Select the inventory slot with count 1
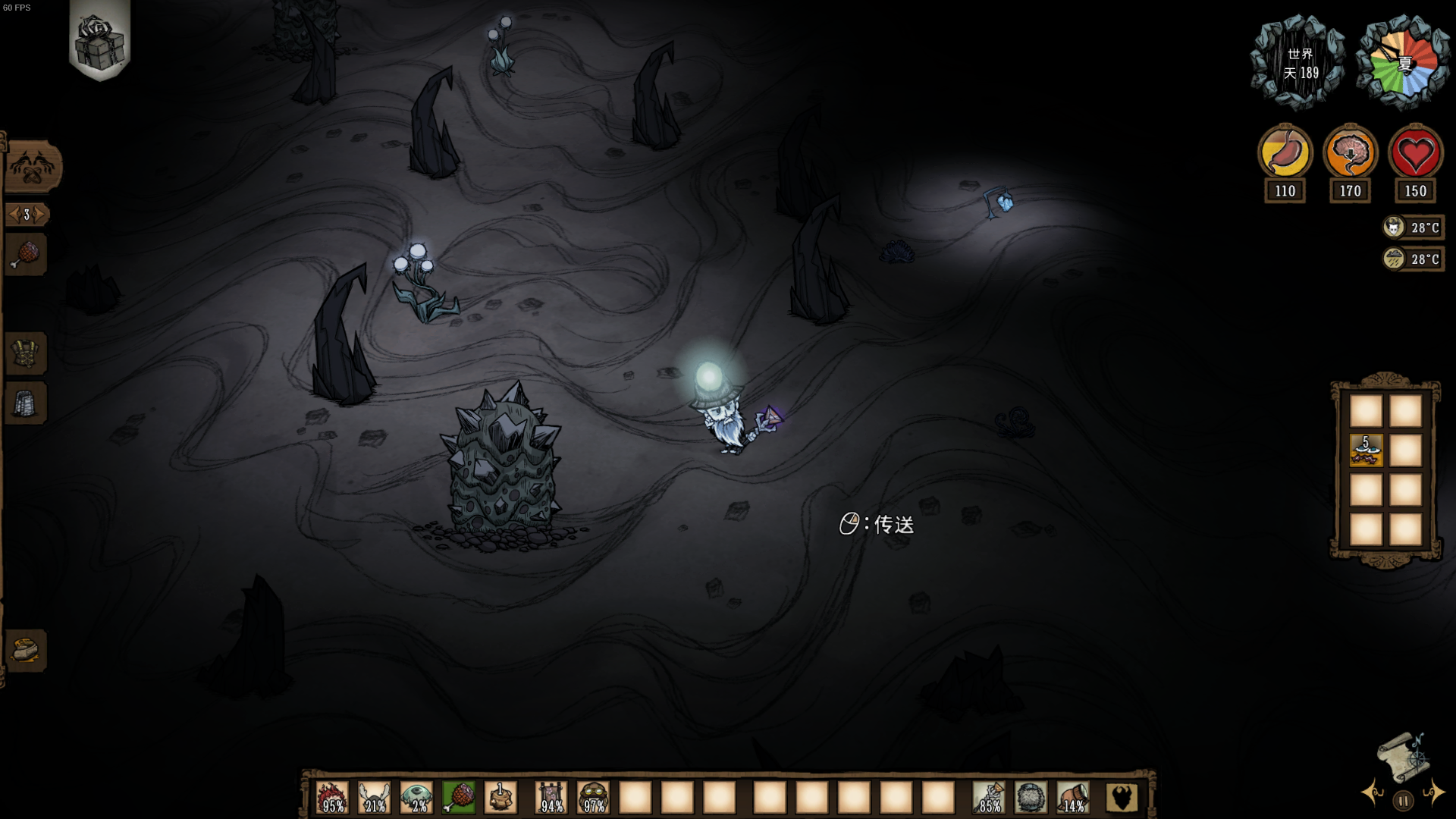Viewport: 1456px width, 819px height. (500, 798)
